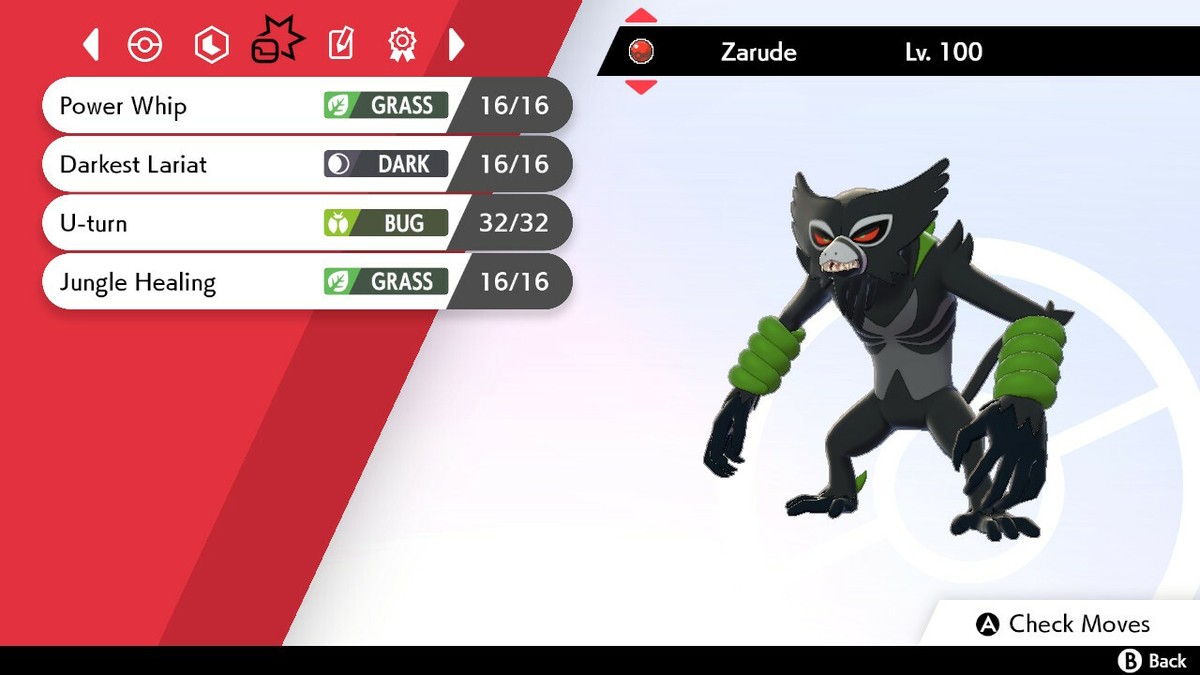This screenshot has height=675, width=1200.
Task: Switch to the battle moves tab
Action: (x=276, y=42)
